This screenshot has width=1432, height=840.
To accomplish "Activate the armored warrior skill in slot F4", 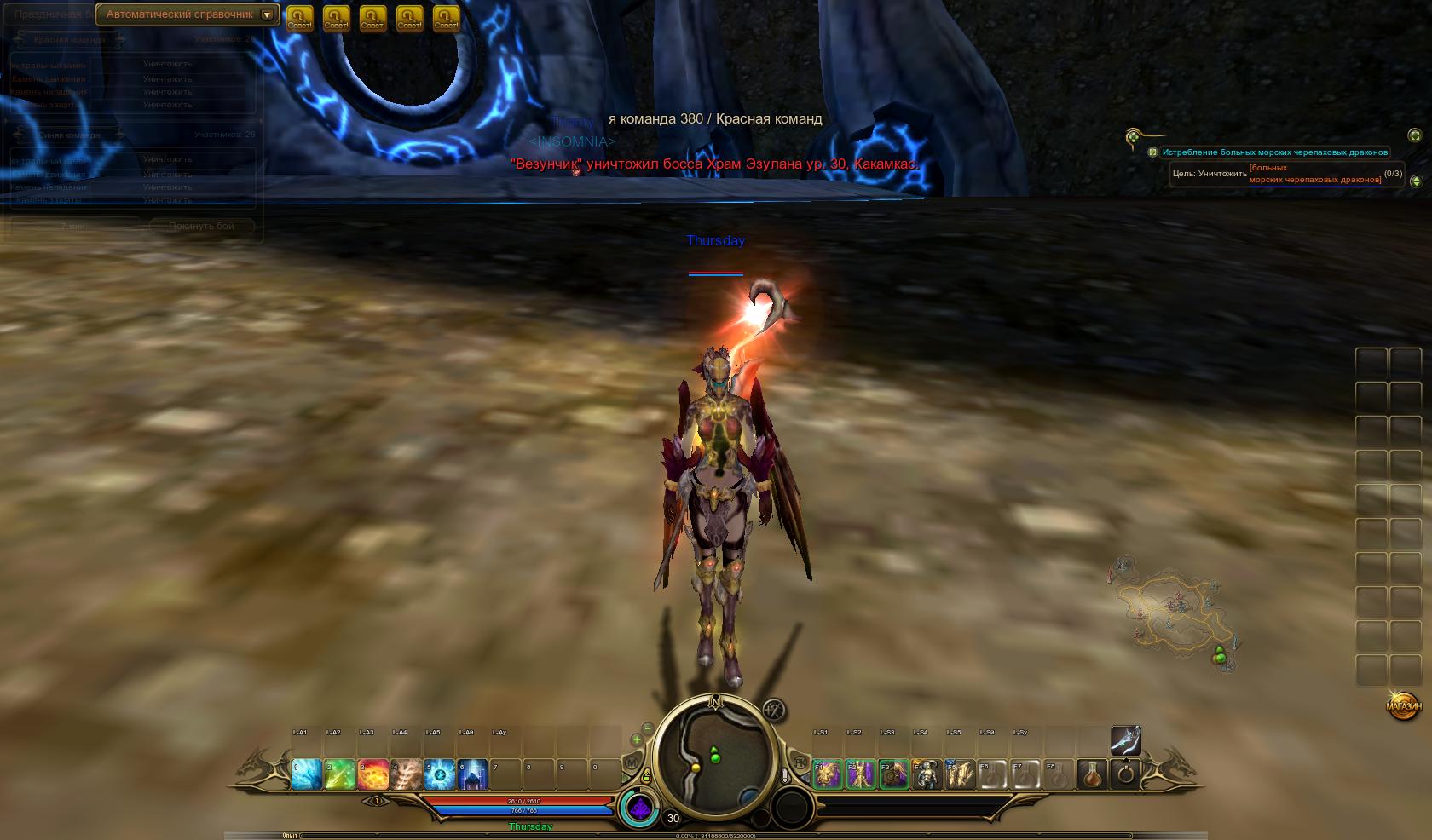I will click(x=927, y=774).
